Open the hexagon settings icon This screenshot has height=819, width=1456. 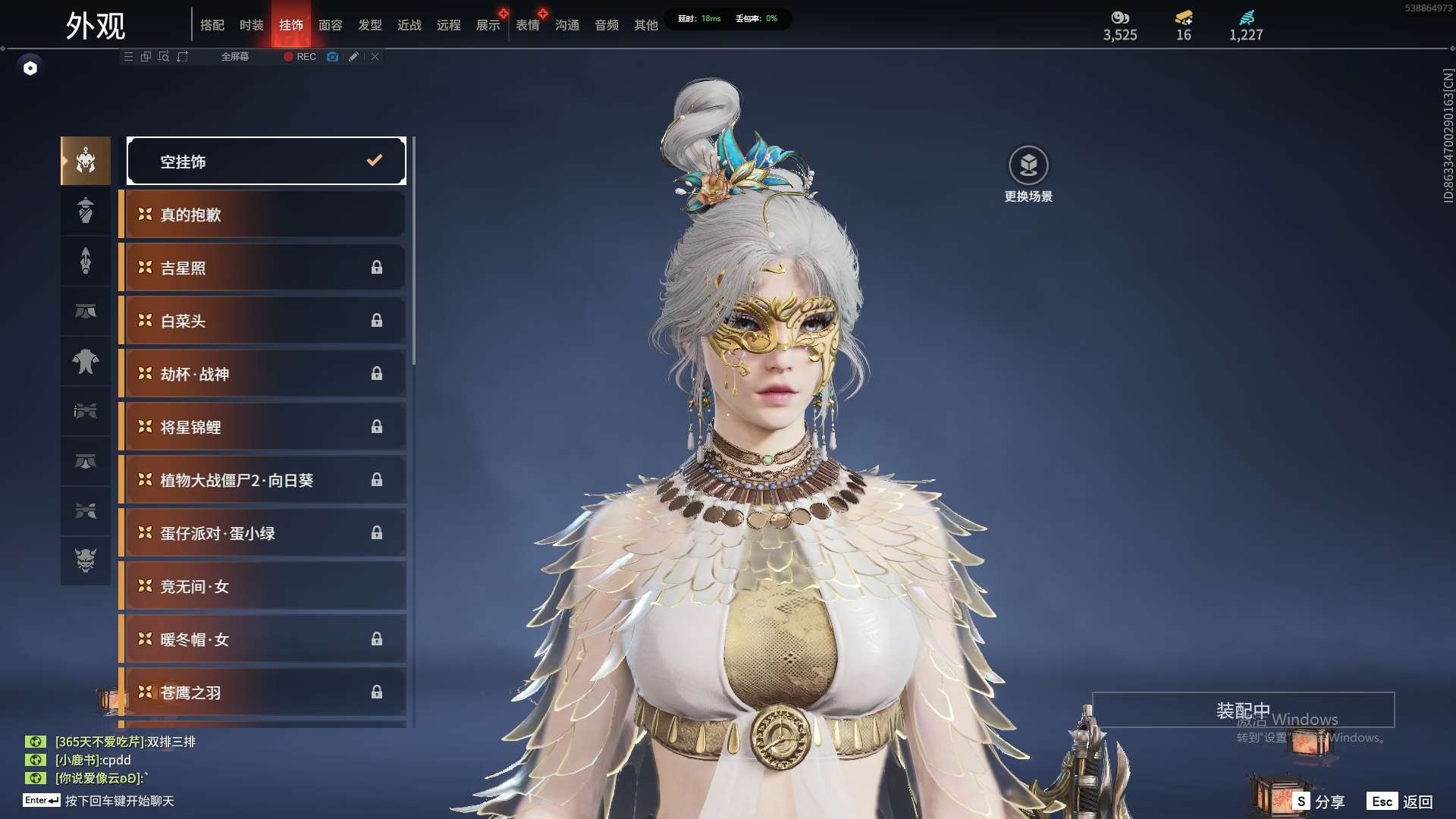tap(30, 68)
